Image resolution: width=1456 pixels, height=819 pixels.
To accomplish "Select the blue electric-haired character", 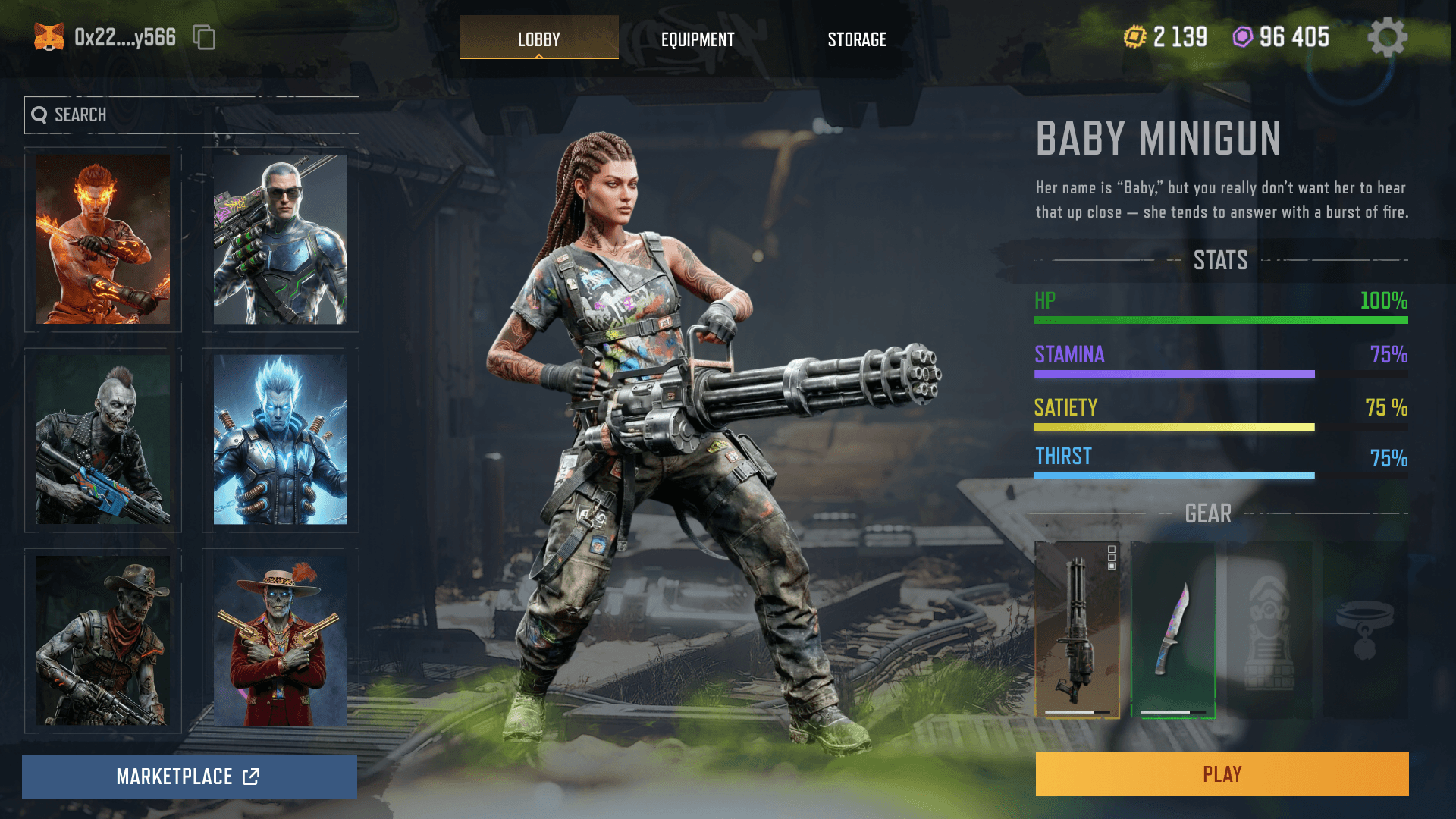I will [x=281, y=440].
